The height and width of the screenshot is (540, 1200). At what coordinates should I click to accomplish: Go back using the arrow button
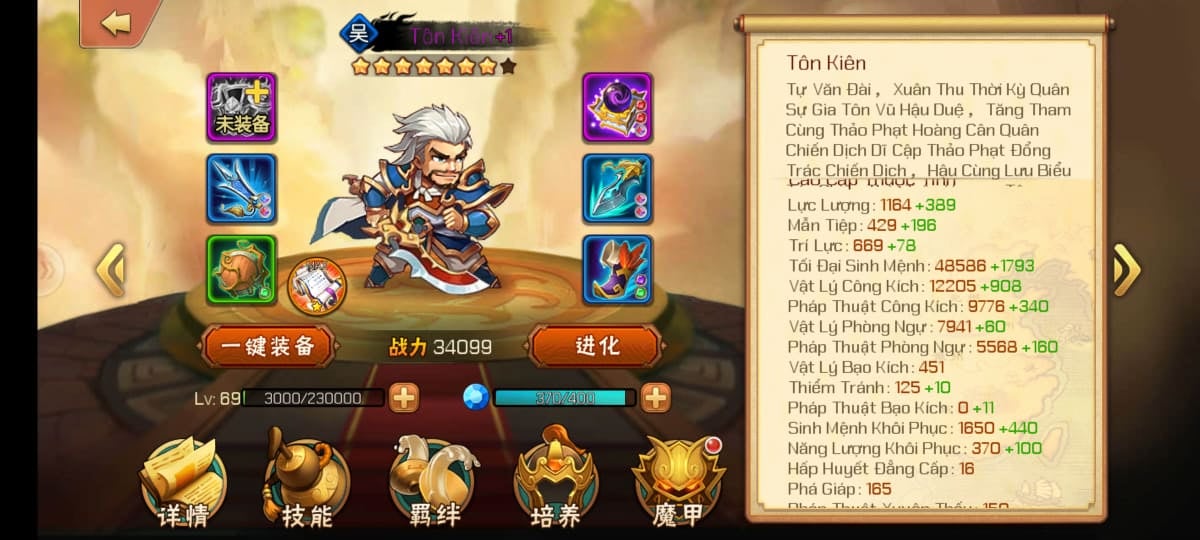[x=116, y=22]
